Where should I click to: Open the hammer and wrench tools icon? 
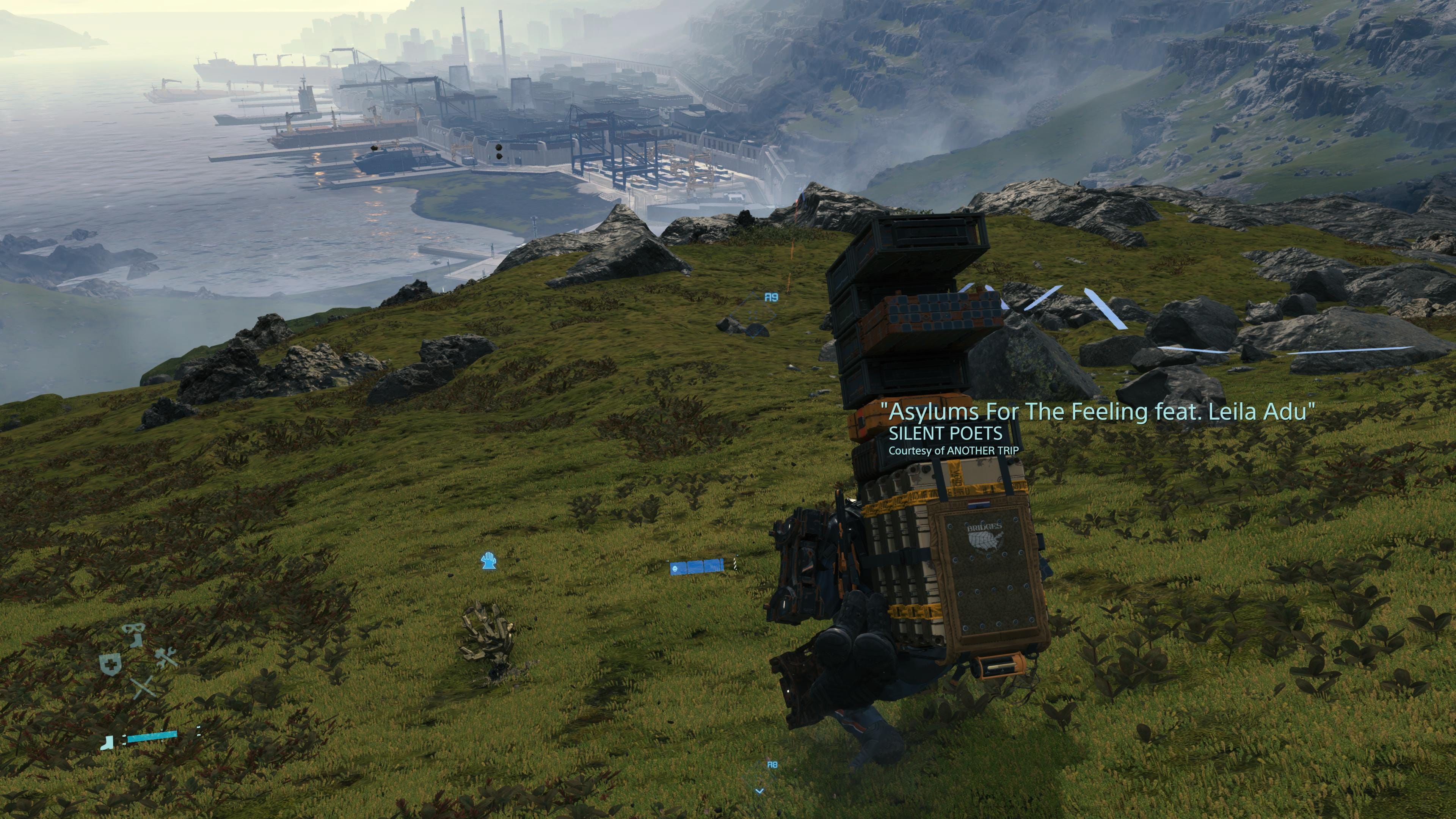(166, 657)
